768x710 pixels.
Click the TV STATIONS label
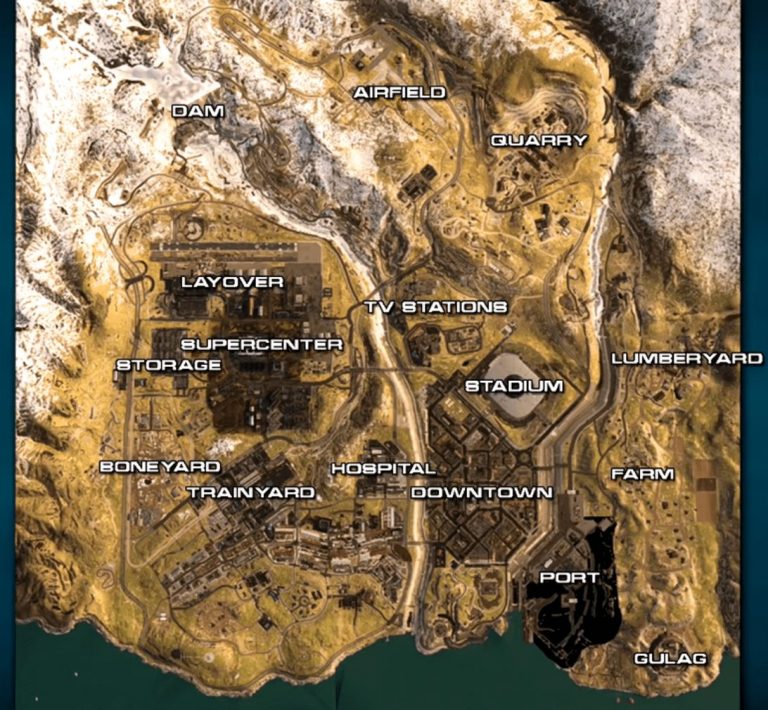click(x=435, y=307)
